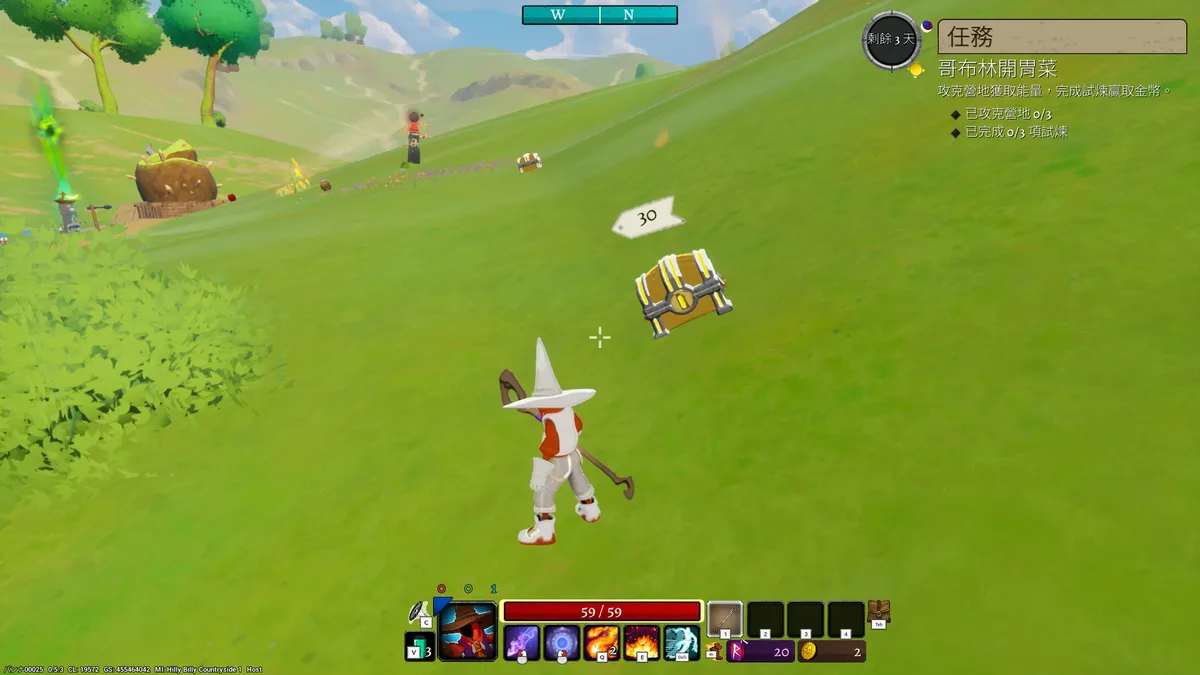Trigger the cyan dash ability
Image resolution: width=1200 pixels, height=675 pixels.
[x=682, y=641]
